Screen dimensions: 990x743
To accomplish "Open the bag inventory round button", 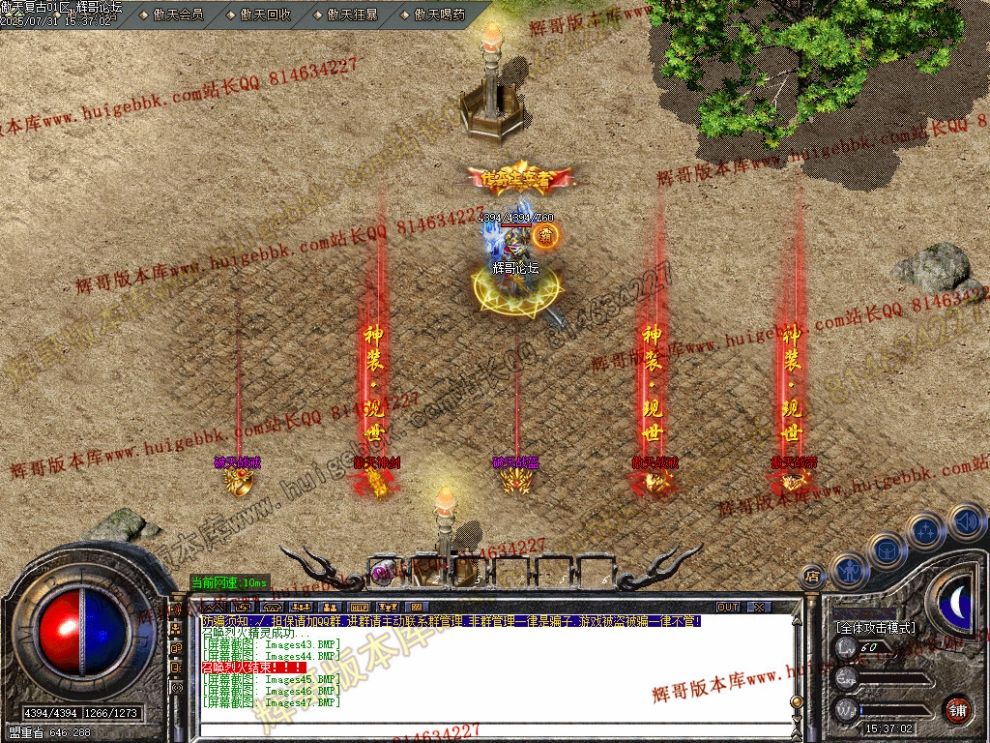I will (x=887, y=549).
